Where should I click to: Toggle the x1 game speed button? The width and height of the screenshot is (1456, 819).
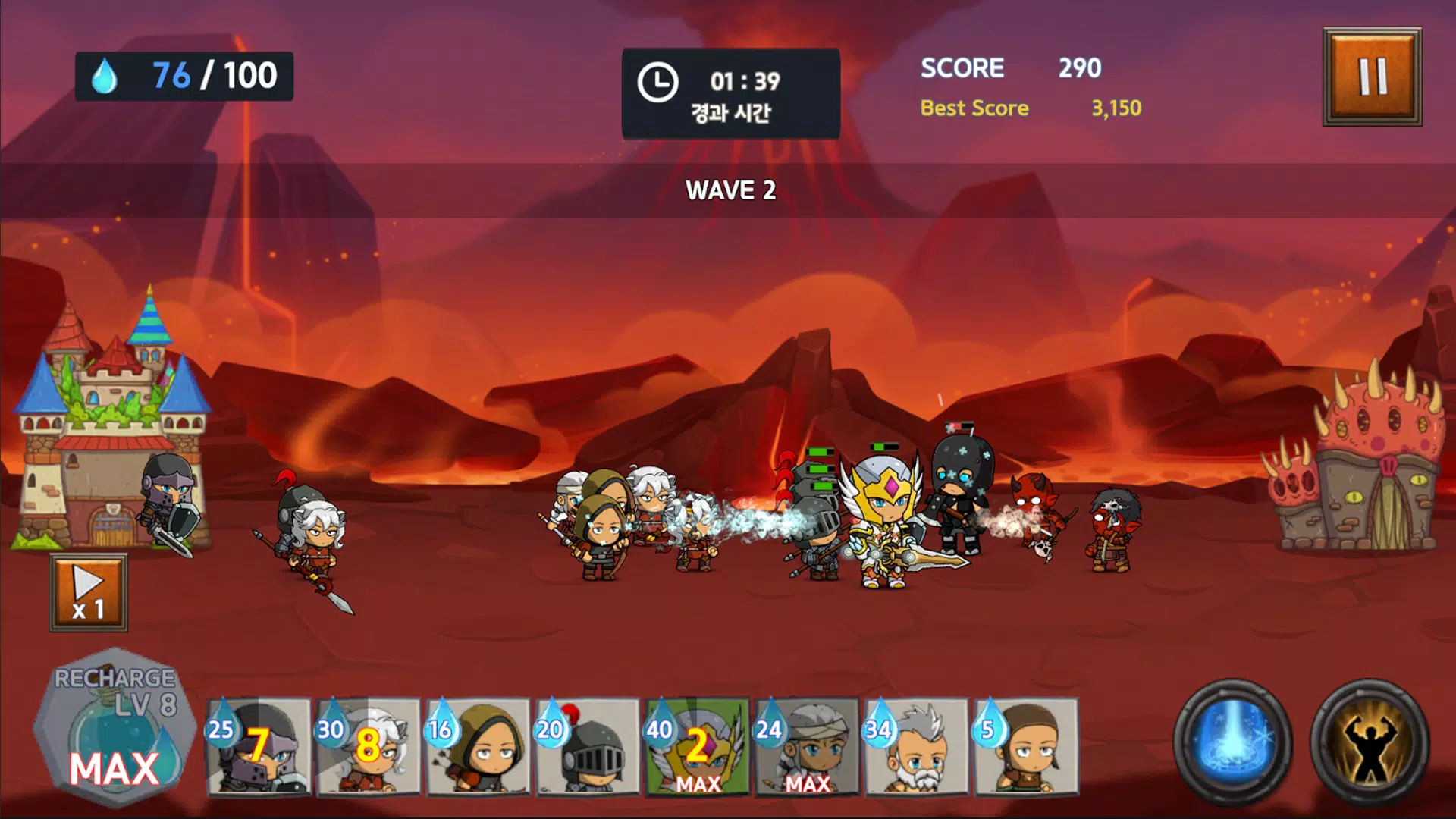click(89, 593)
